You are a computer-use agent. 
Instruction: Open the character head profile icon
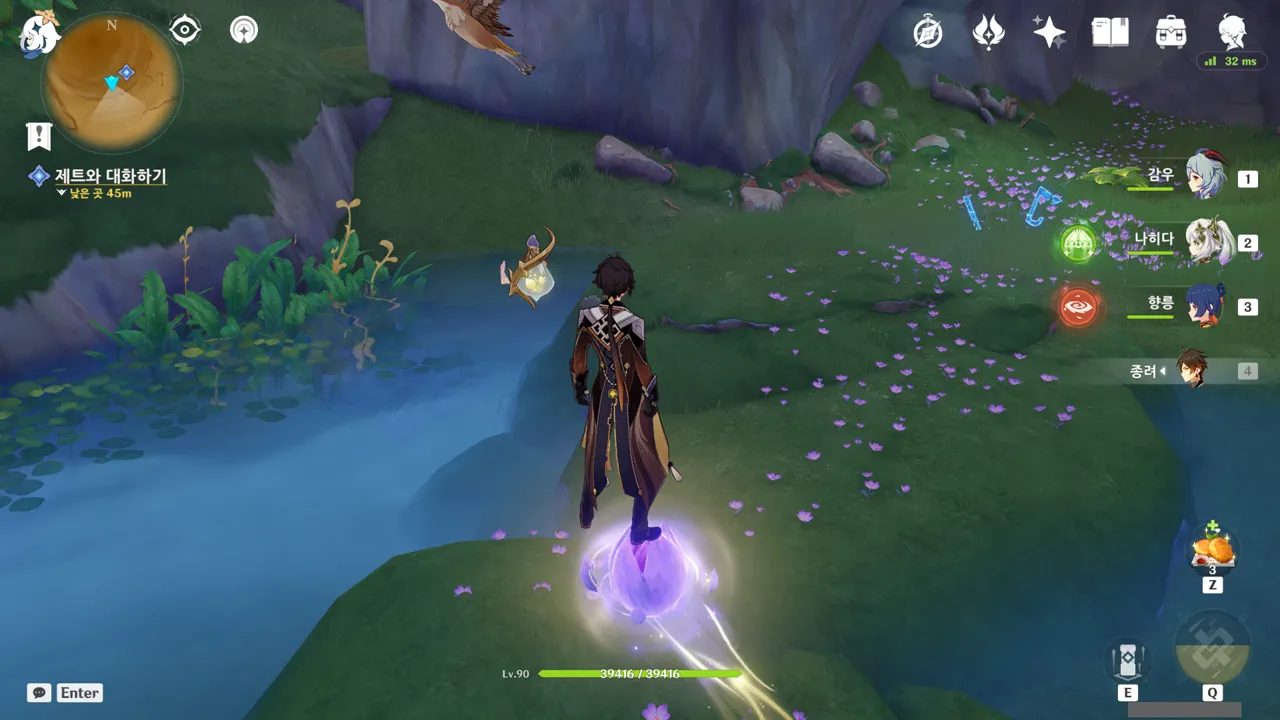(x=1232, y=33)
